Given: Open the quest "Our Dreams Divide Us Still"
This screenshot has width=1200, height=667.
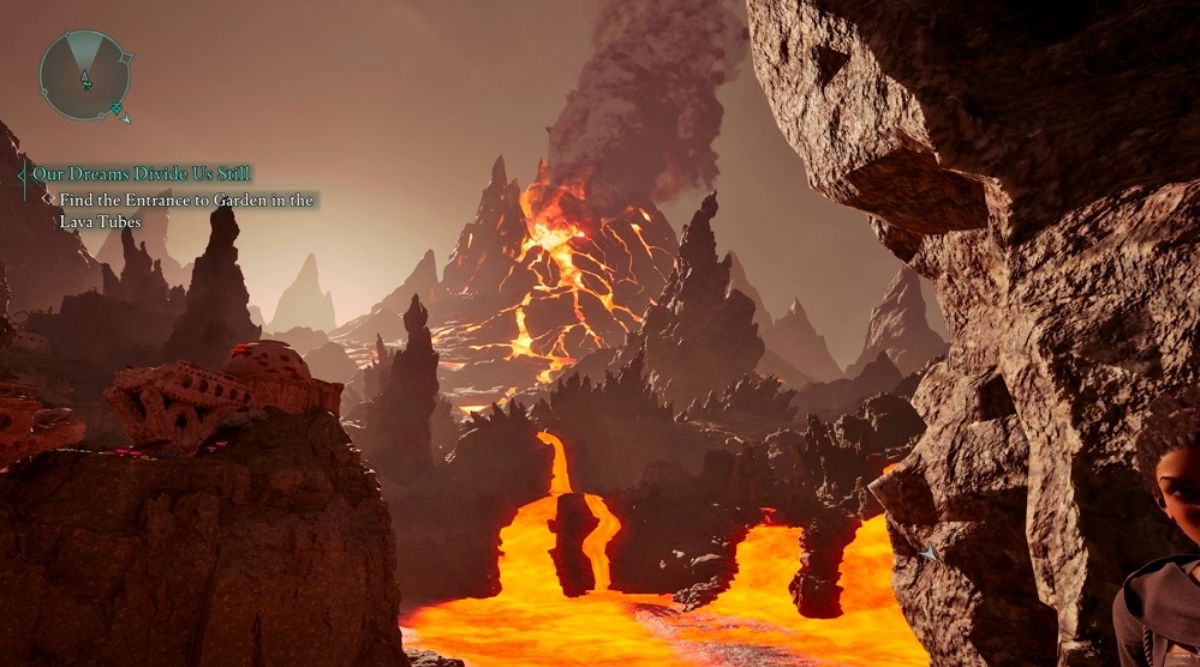Looking at the screenshot, I should [x=141, y=173].
